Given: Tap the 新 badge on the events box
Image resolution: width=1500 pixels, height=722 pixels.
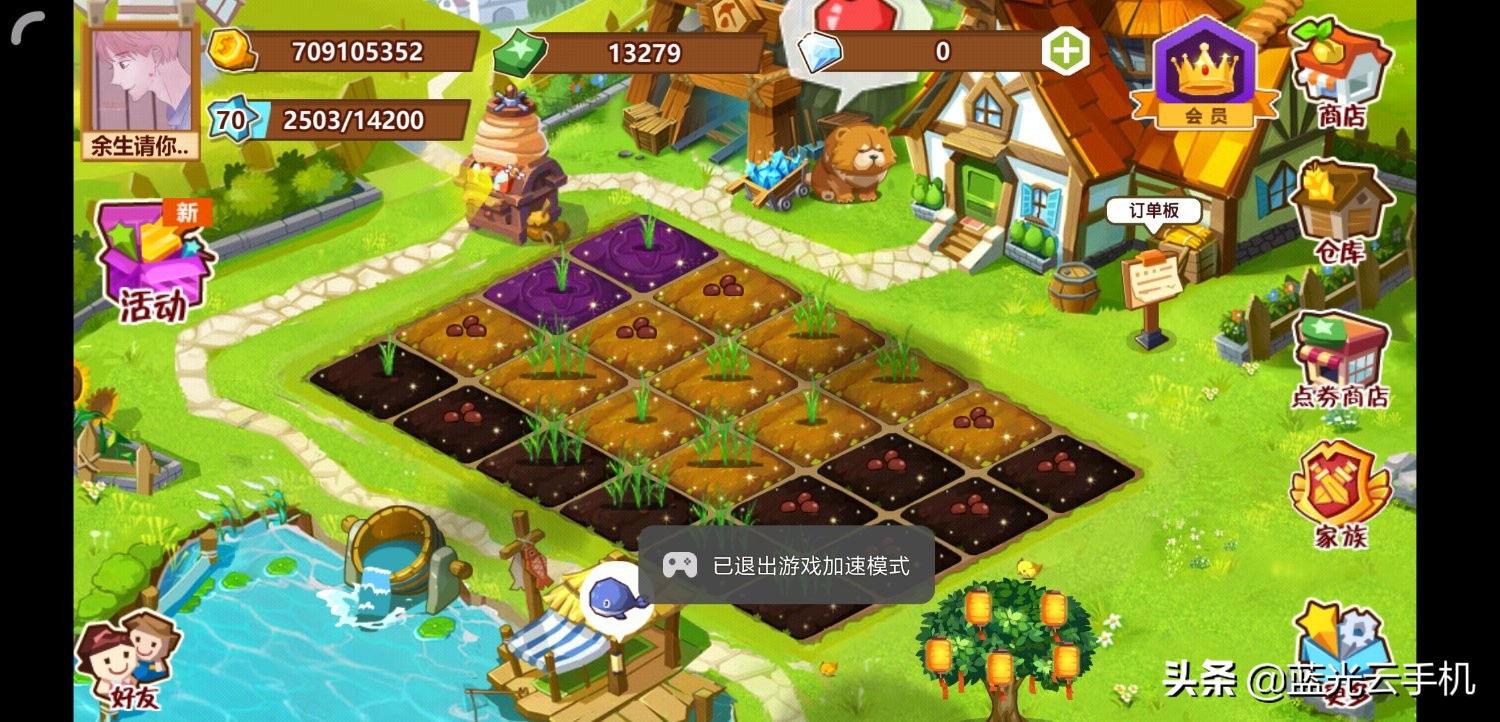Looking at the screenshot, I should 188,210.
